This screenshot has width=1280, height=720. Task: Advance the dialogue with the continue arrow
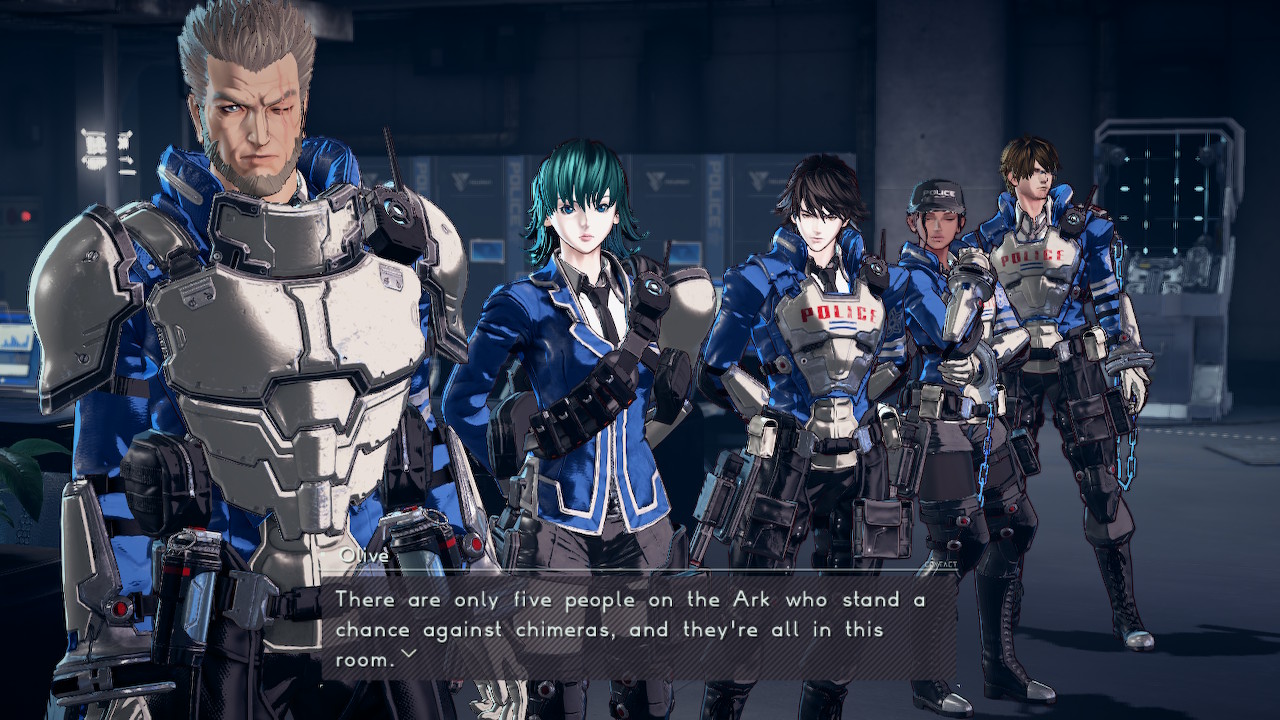click(x=407, y=655)
